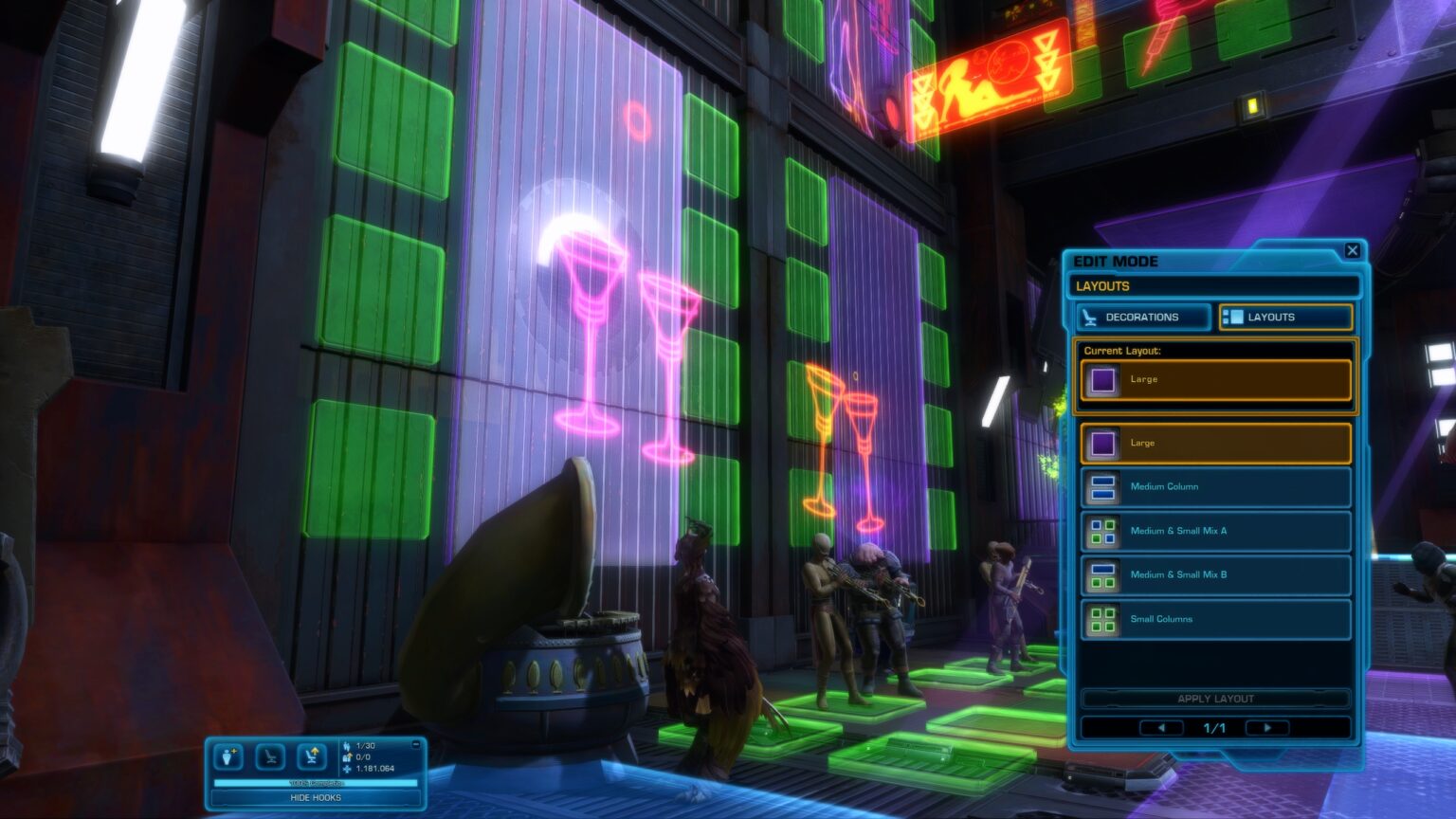Viewport: 1456px width, 819px height.
Task: Click the Small Columns grid icon
Action: click(x=1102, y=618)
